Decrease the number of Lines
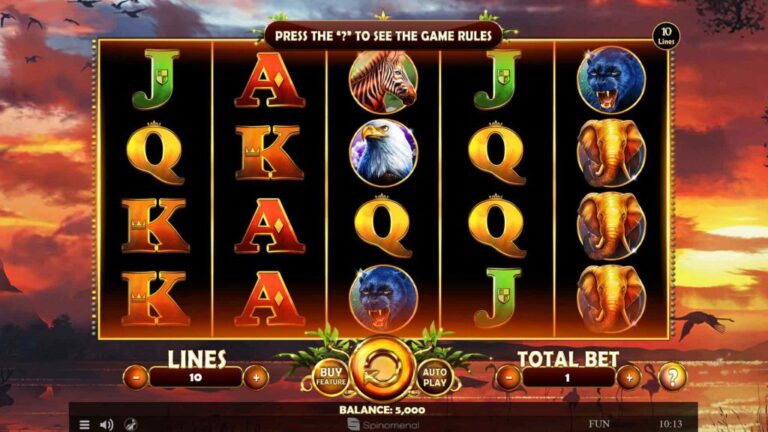The width and height of the screenshot is (768, 432). pyautogui.click(x=137, y=378)
